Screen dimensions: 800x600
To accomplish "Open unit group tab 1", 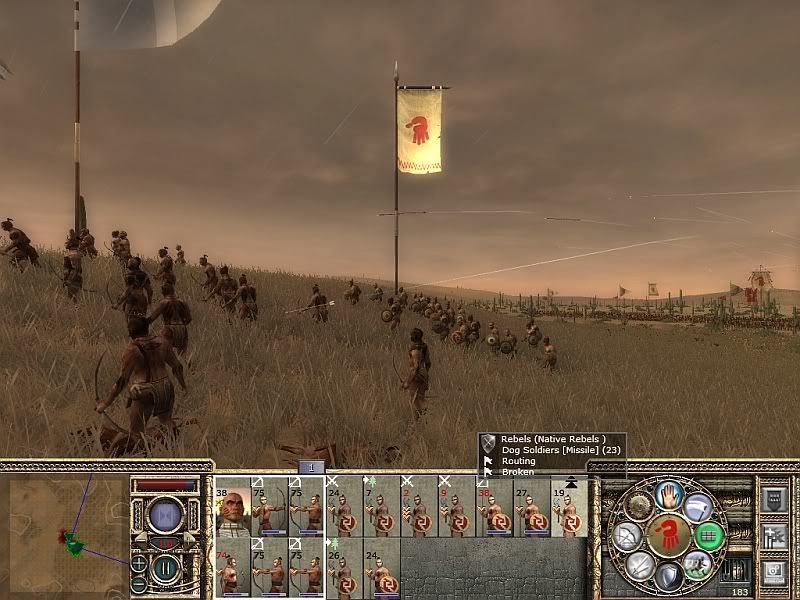I will click(x=311, y=467).
